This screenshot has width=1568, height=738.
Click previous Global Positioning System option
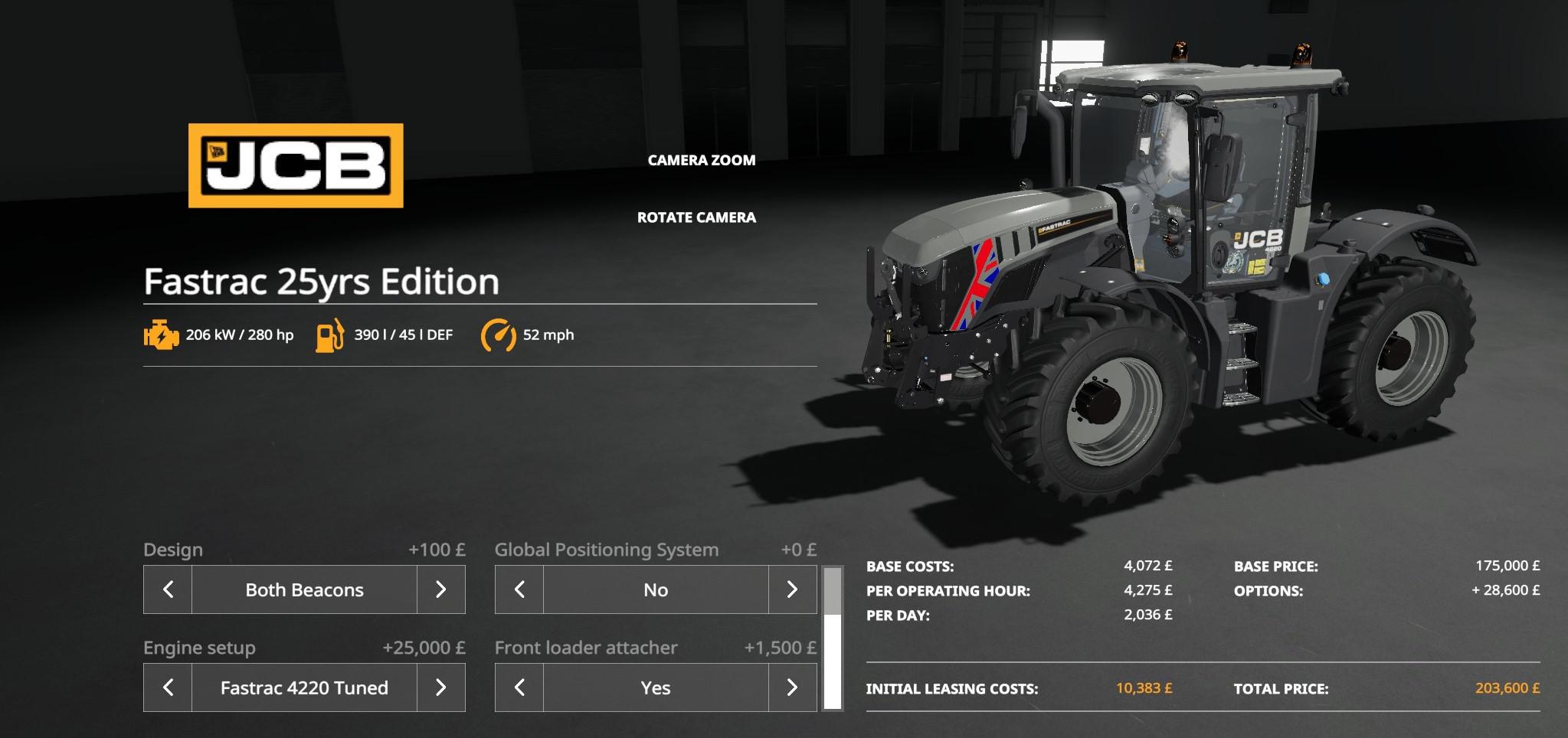coord(519,589)
